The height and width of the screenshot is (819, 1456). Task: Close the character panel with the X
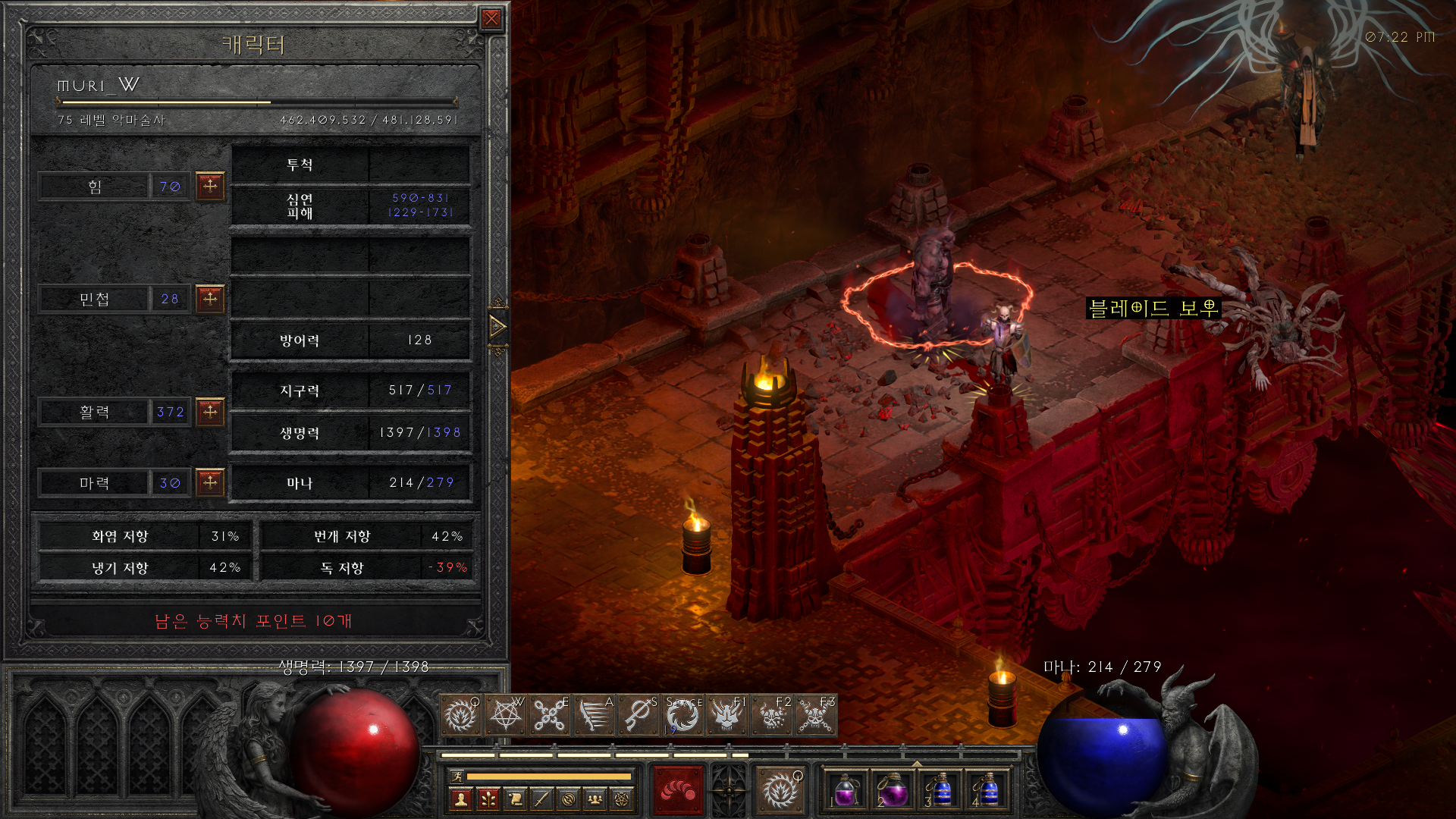pyautogui.click(x=491, y=19)
